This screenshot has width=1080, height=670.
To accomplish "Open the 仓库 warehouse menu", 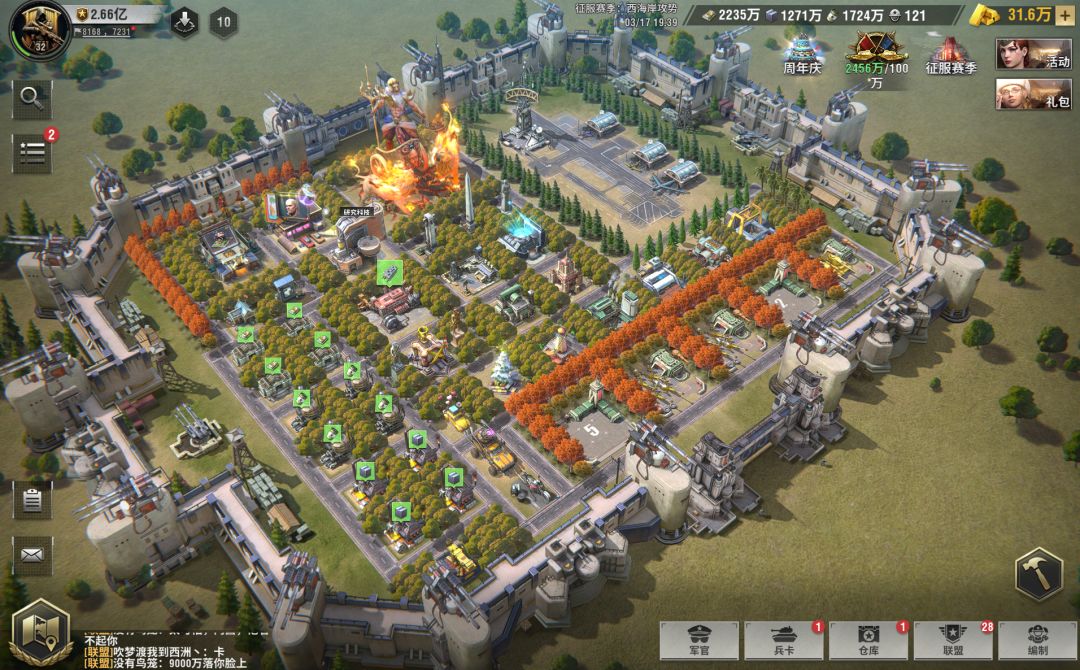I will tap(867, 640).
